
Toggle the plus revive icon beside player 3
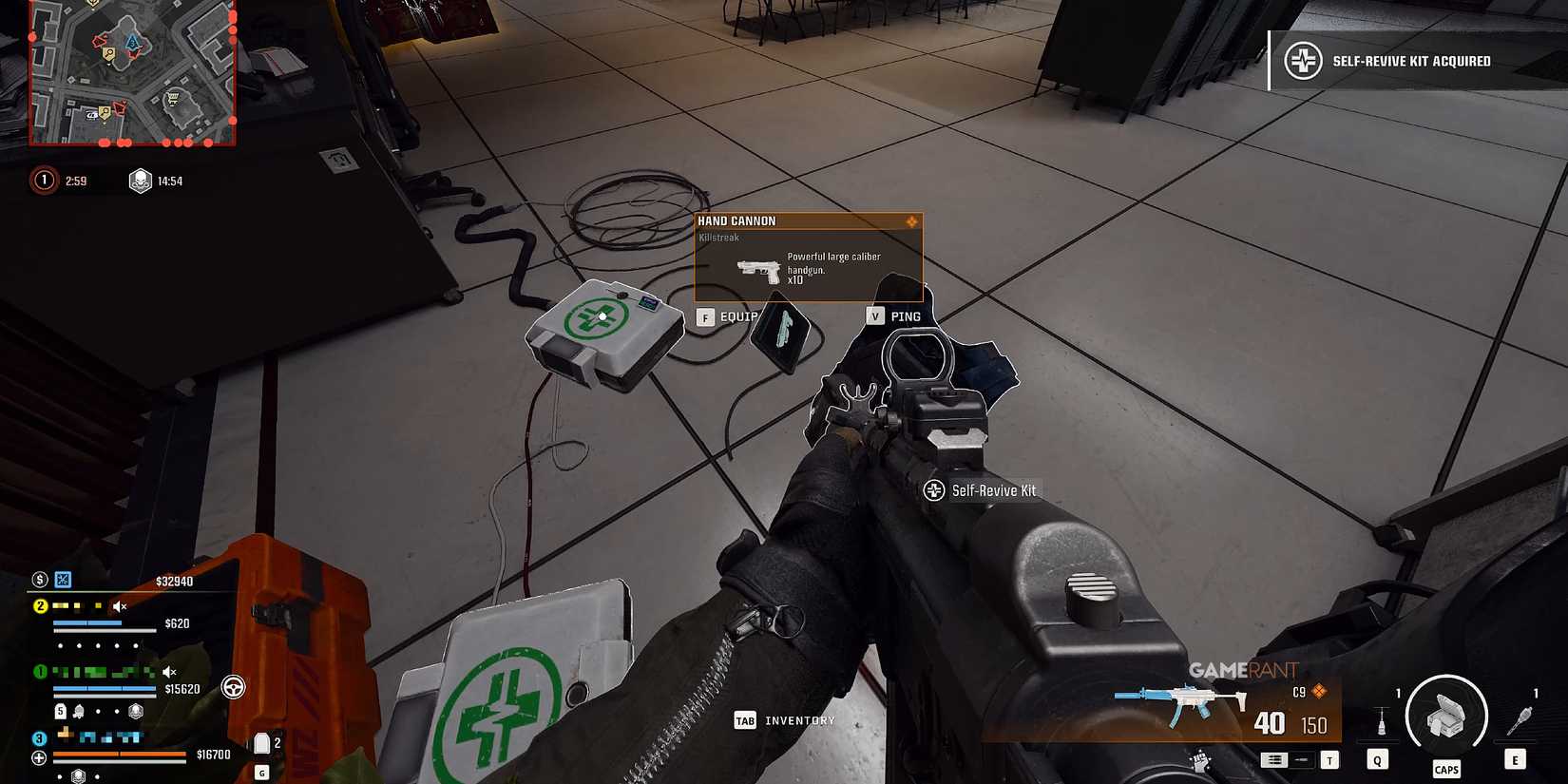click(39, 756)
